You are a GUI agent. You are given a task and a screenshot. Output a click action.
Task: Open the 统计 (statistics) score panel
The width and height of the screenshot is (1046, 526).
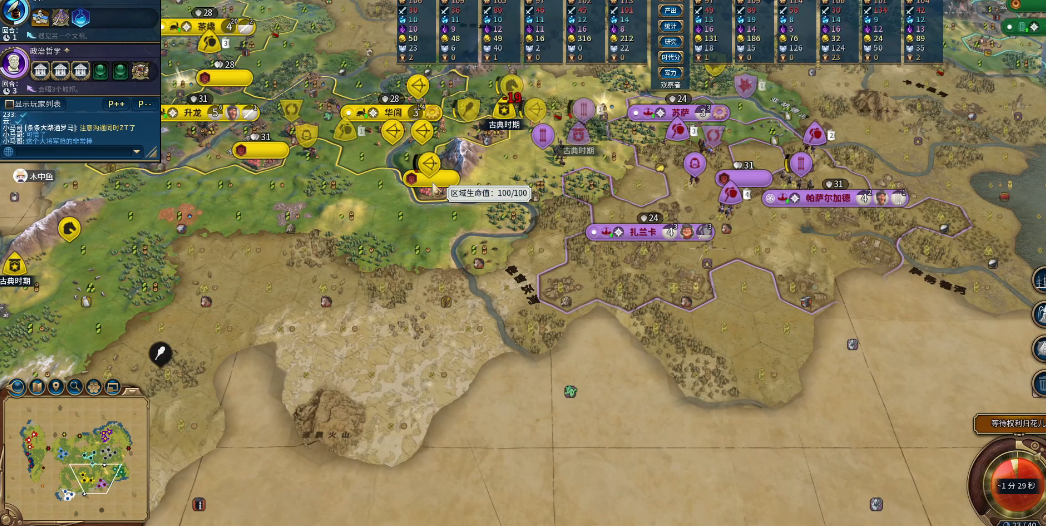pyautogui.click(x=671, y=26)
